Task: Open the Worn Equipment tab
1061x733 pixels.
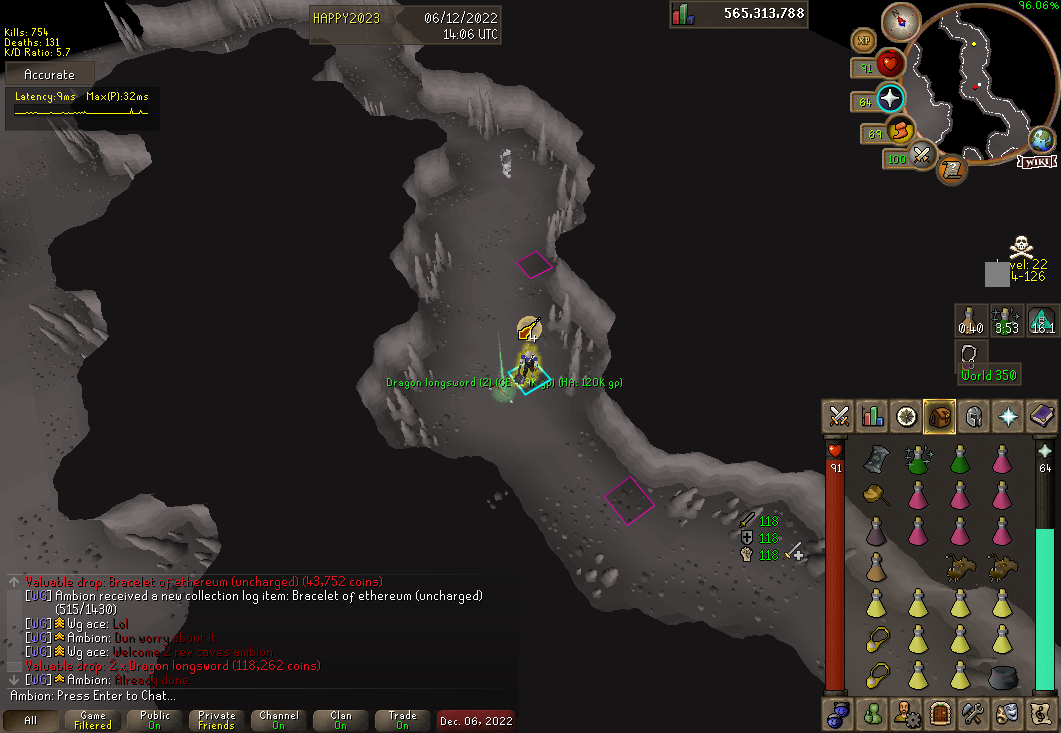Action: 974,416
